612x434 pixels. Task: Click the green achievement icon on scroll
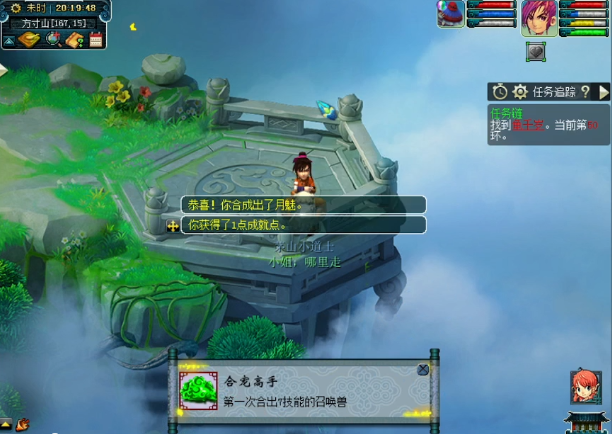point(198,389)
